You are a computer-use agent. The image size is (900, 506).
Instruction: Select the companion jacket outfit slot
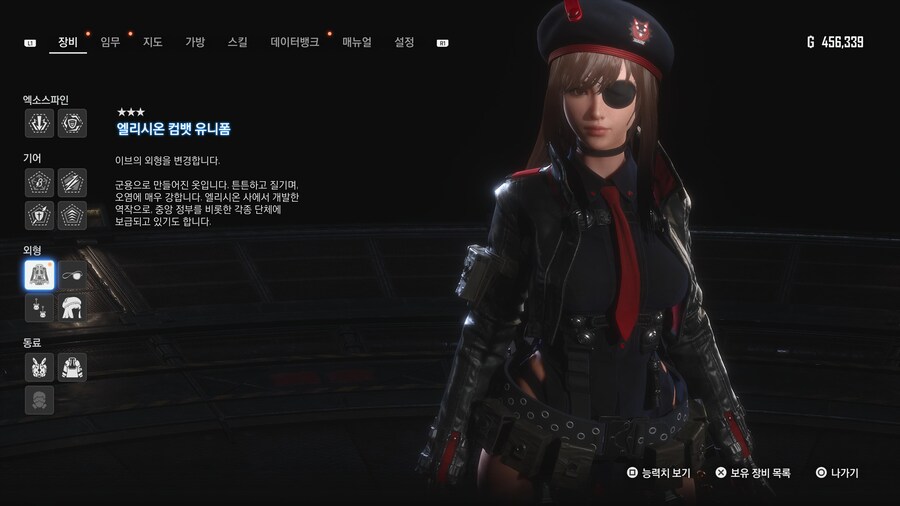[72, 367]
